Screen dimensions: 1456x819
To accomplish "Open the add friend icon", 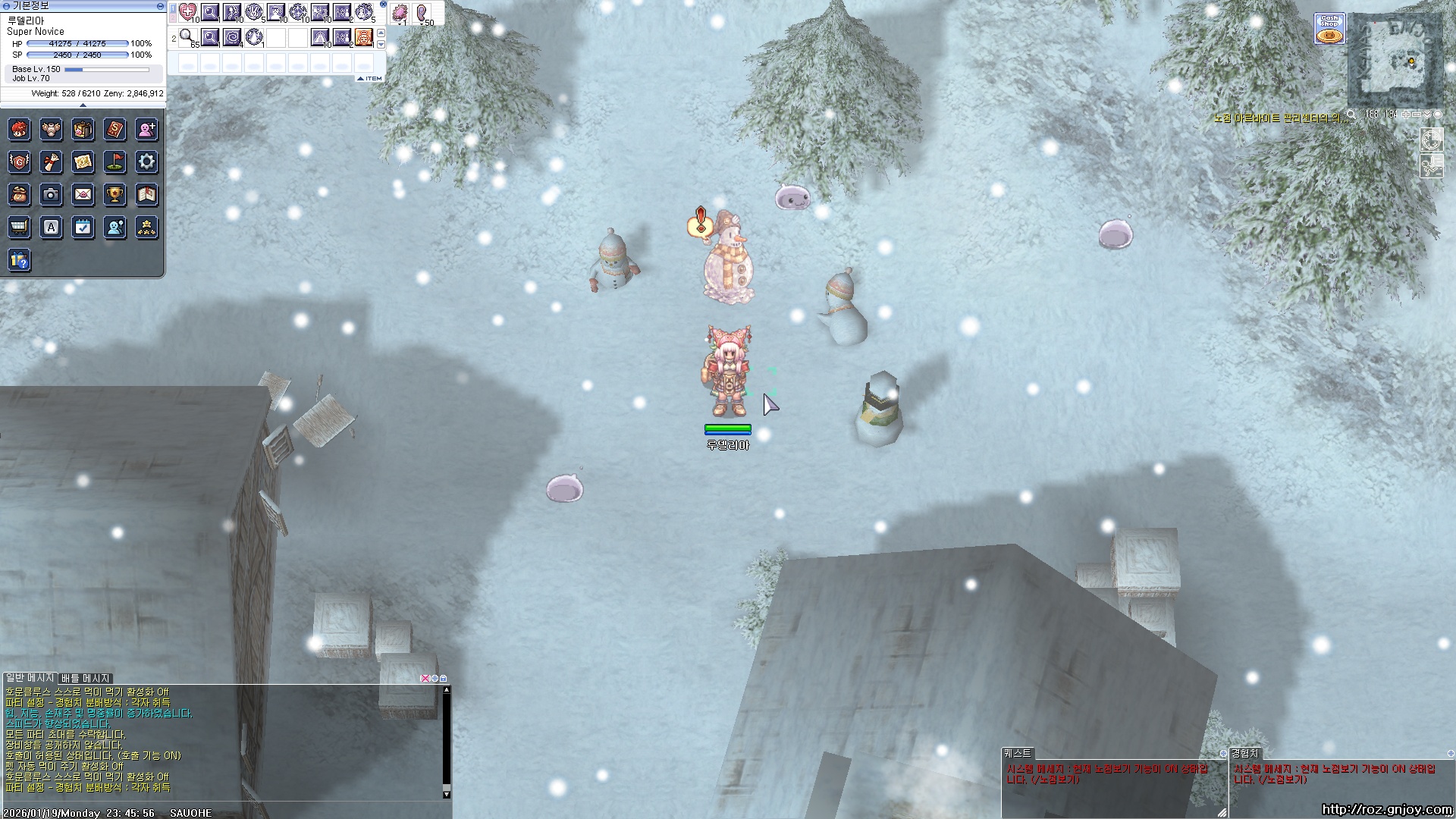I will [146, 130].
